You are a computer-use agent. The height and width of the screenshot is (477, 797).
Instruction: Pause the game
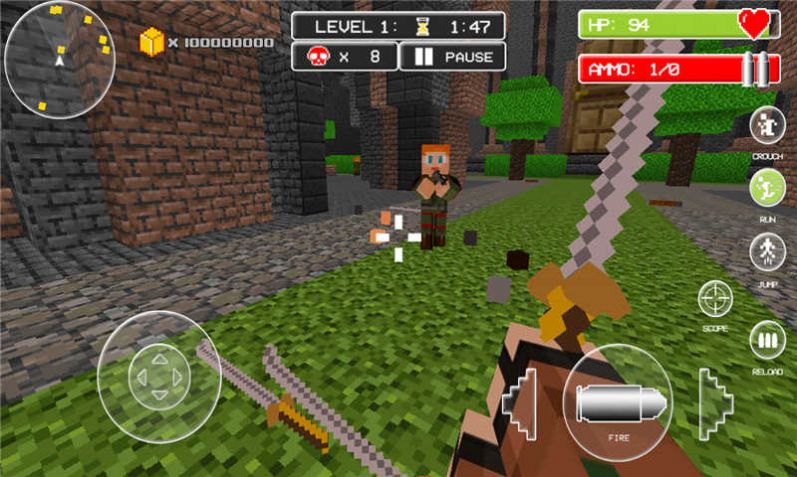coord(452,57)
